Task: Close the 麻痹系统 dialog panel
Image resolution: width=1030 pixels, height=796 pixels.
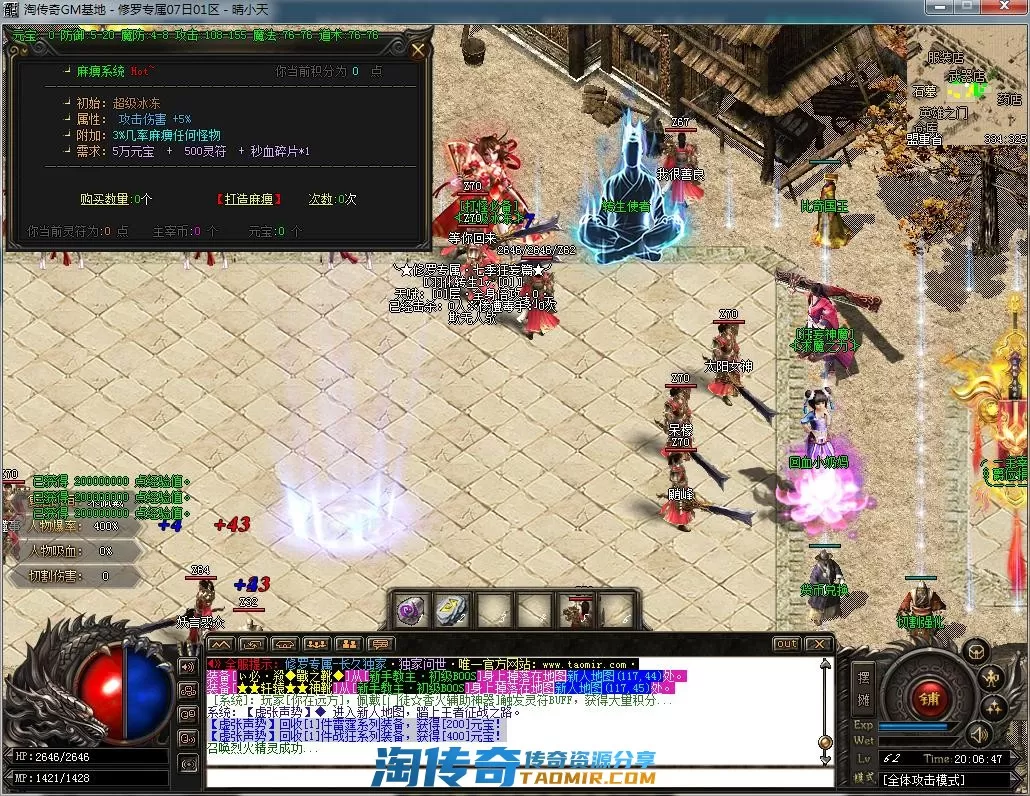Action: coord(418,49)
